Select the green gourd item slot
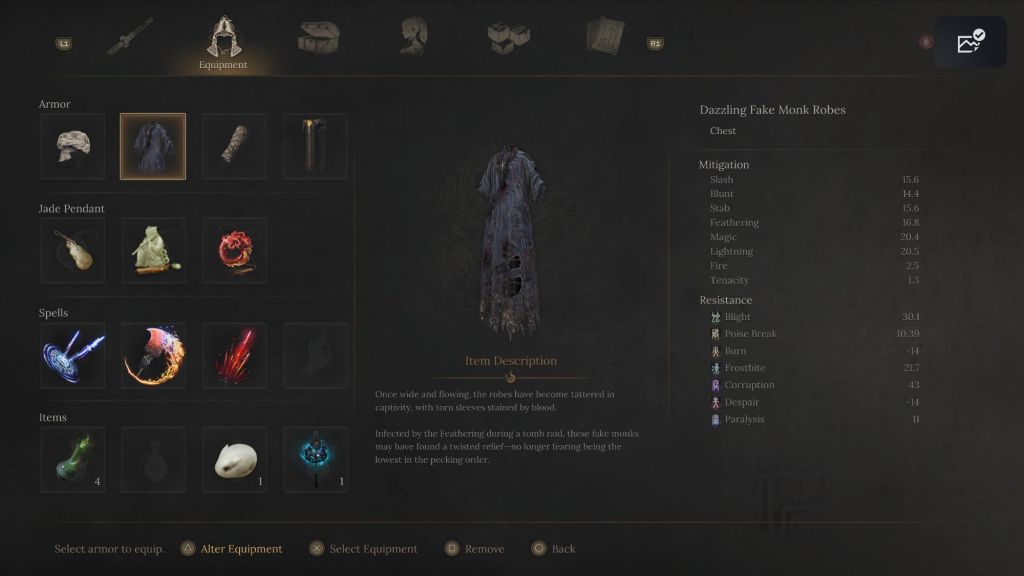Viewport: 1024px width, 576px height. coord(72,460)
